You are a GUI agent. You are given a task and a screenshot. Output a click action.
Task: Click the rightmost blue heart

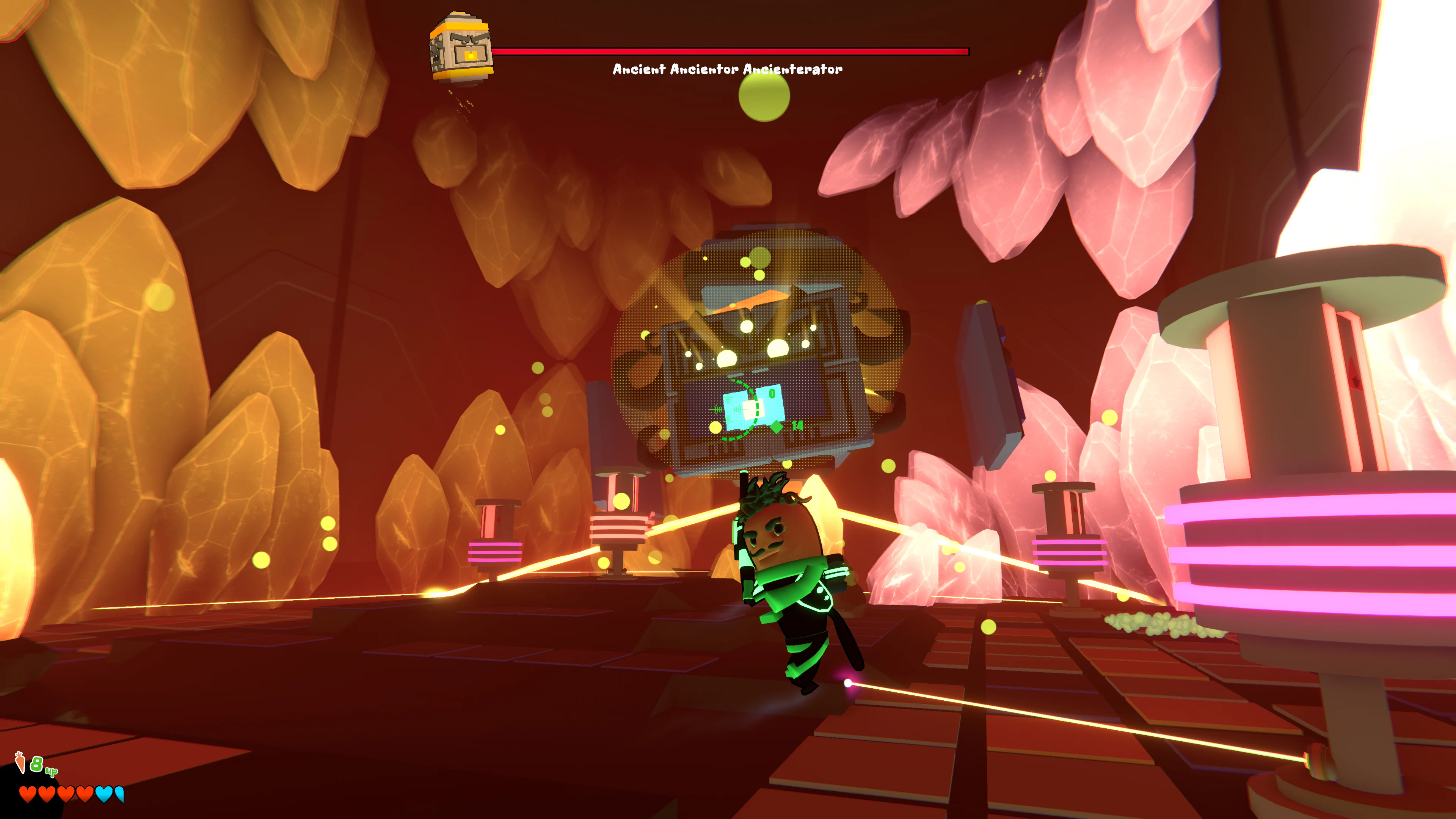(121, 795)
